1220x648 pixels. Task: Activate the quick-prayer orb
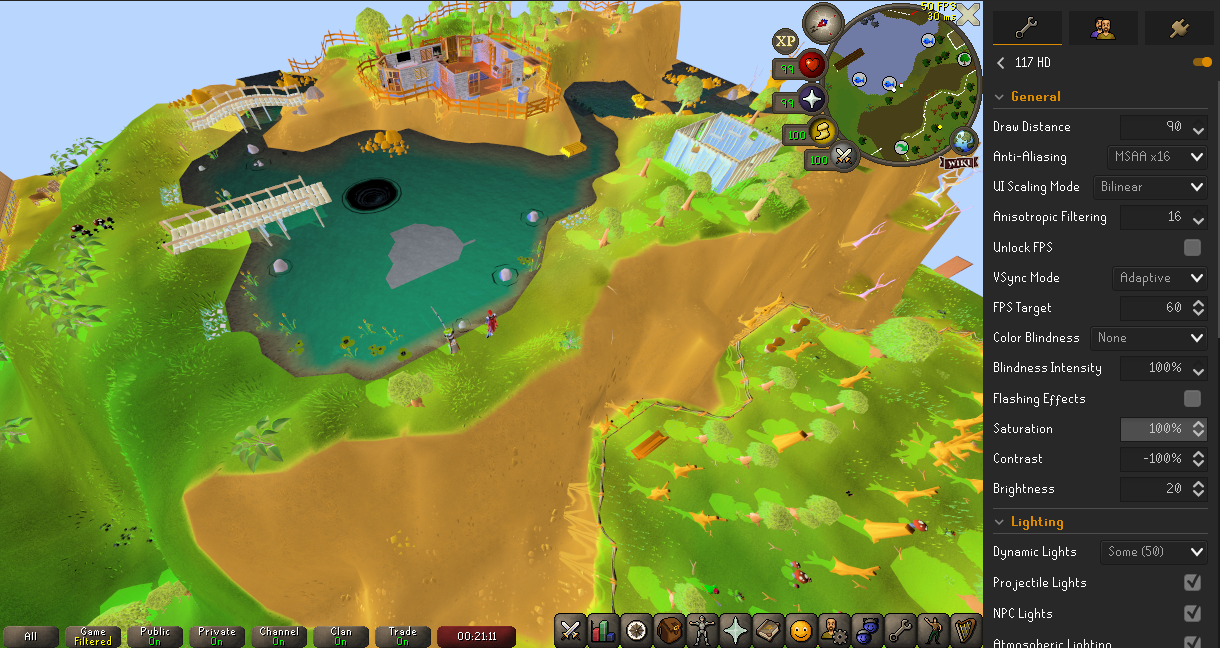(811, 99)
